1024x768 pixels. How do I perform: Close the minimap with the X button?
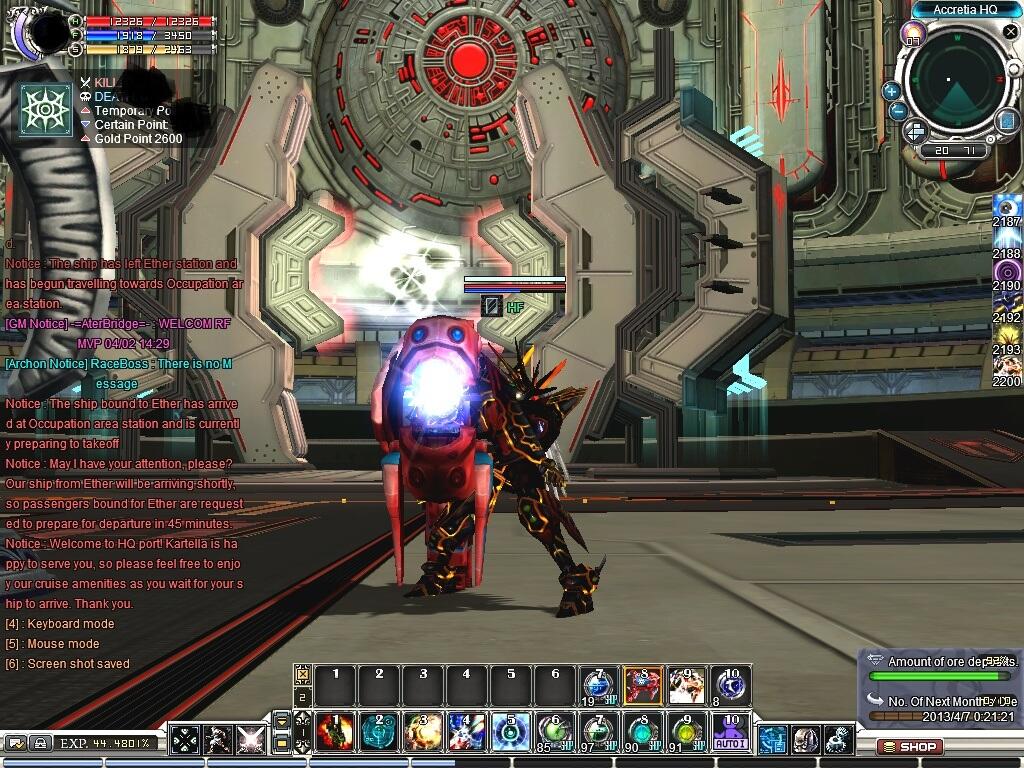coord(1010,33)
